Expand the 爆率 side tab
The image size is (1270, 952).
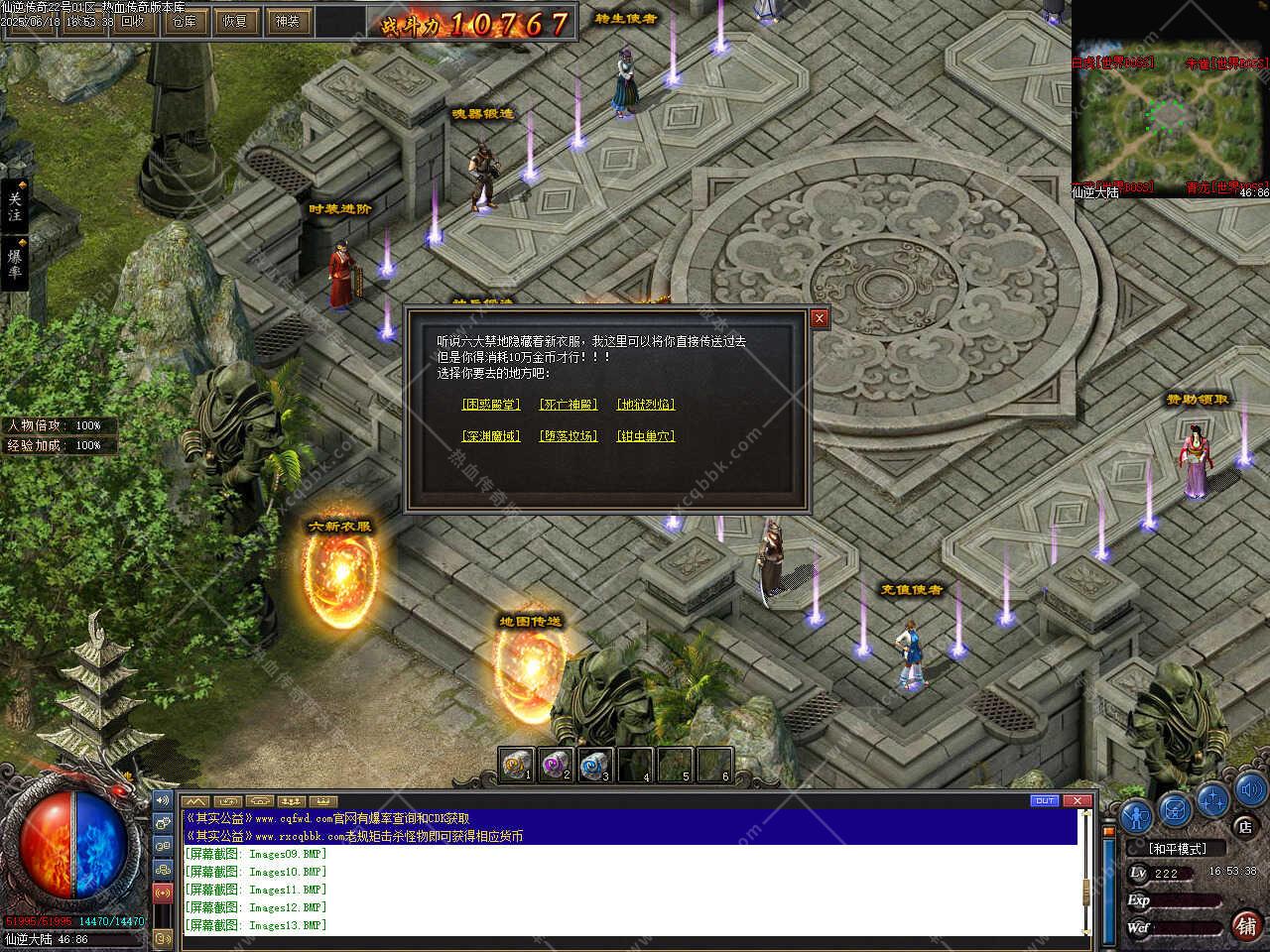coord(14,264)
